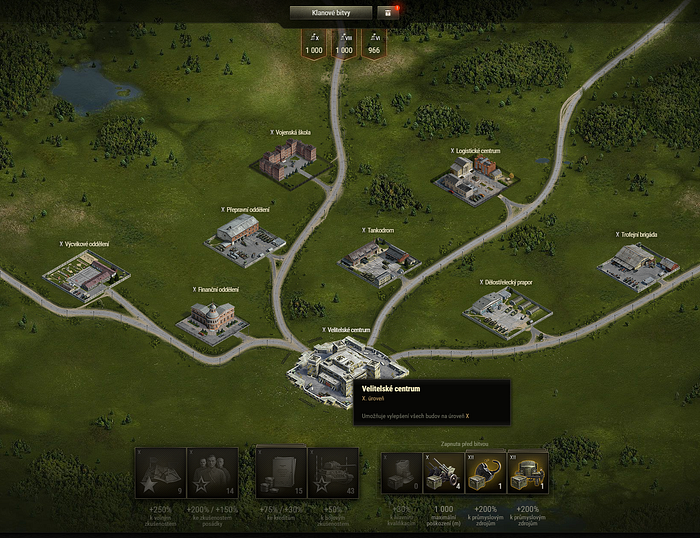This screenshot has width=700, height=538.
Task: Select the crates reserve showing zero count
Action: click(x=403, y=474)
